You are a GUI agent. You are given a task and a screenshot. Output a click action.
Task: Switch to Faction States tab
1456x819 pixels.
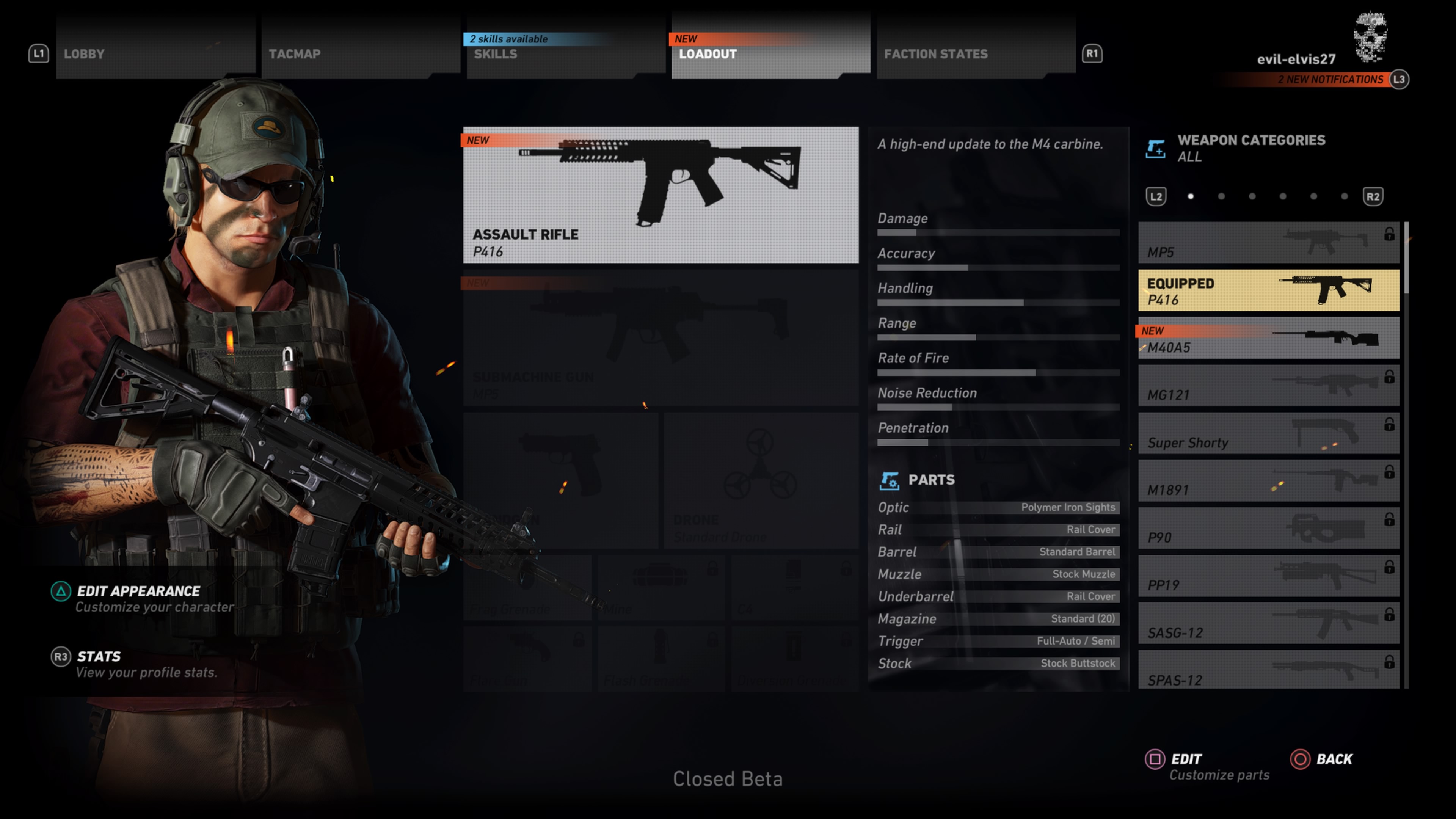click(975, 54)
